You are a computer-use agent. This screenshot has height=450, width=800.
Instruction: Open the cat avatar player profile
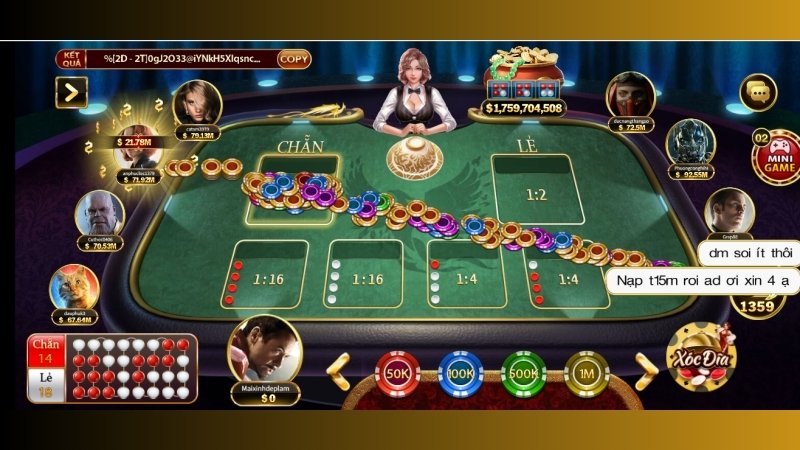point(75,287)
